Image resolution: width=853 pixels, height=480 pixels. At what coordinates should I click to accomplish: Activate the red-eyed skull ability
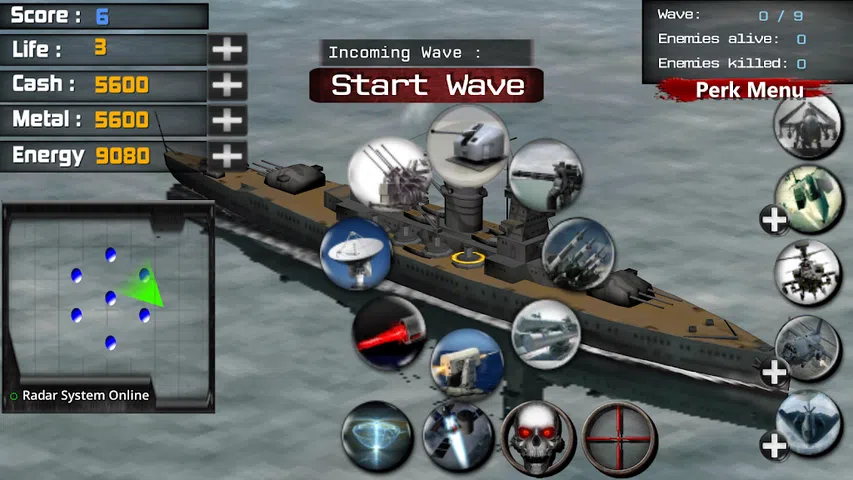pyautogui.click(x=538, y=436)
